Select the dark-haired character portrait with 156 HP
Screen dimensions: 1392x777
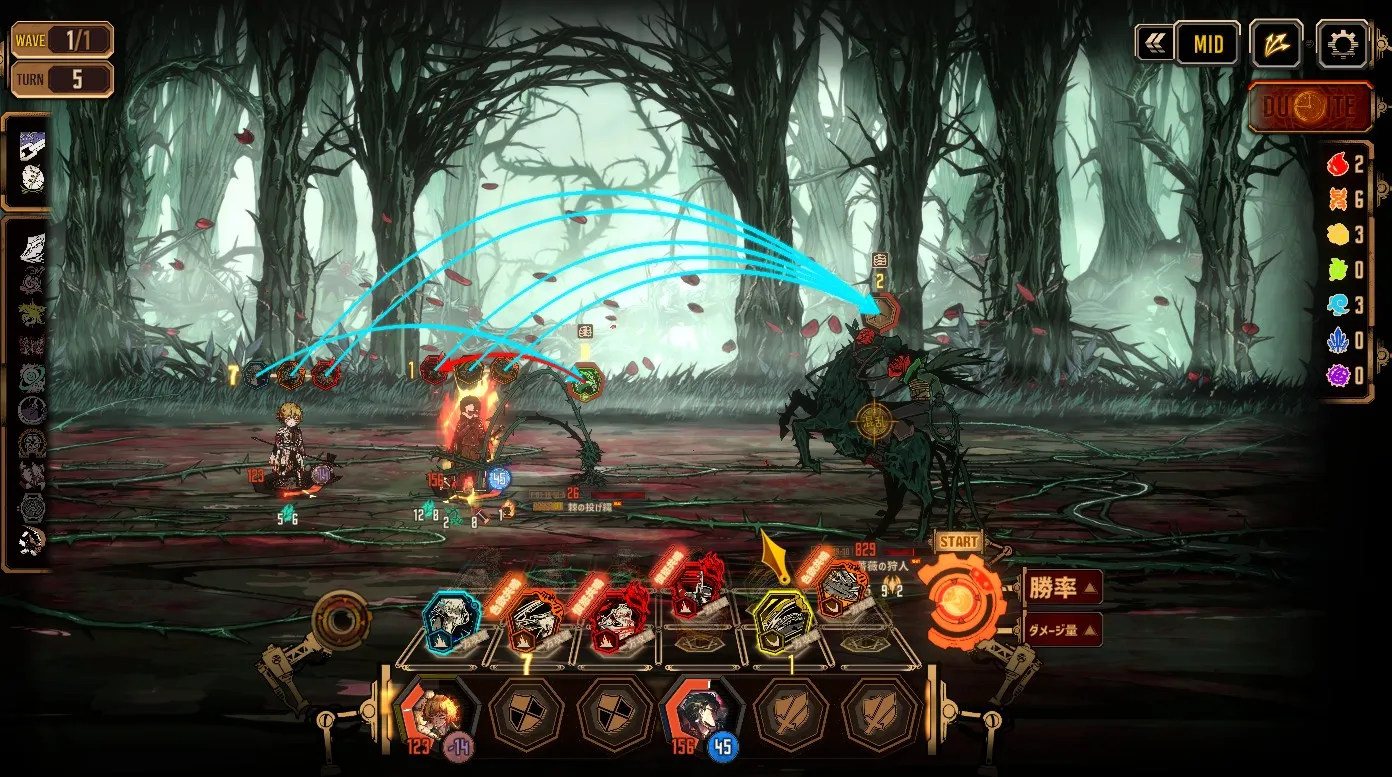[x=699, y=712]
